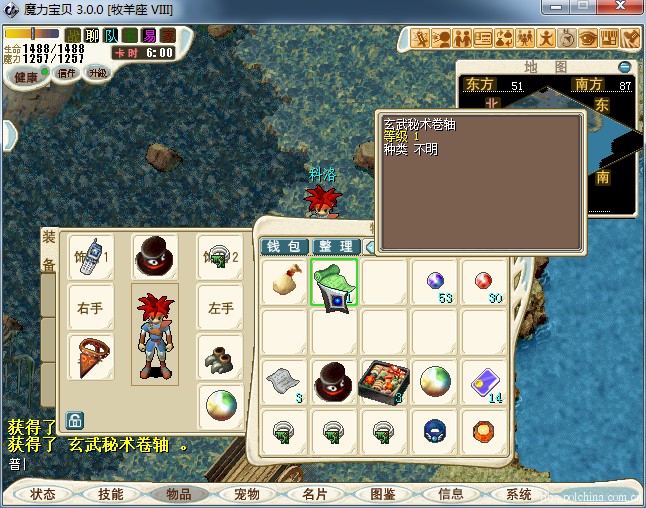Image resolution: width=646 pixels, height=508 pixels.
Task: Open the 信件 mail button
Action: coord(67,73)
